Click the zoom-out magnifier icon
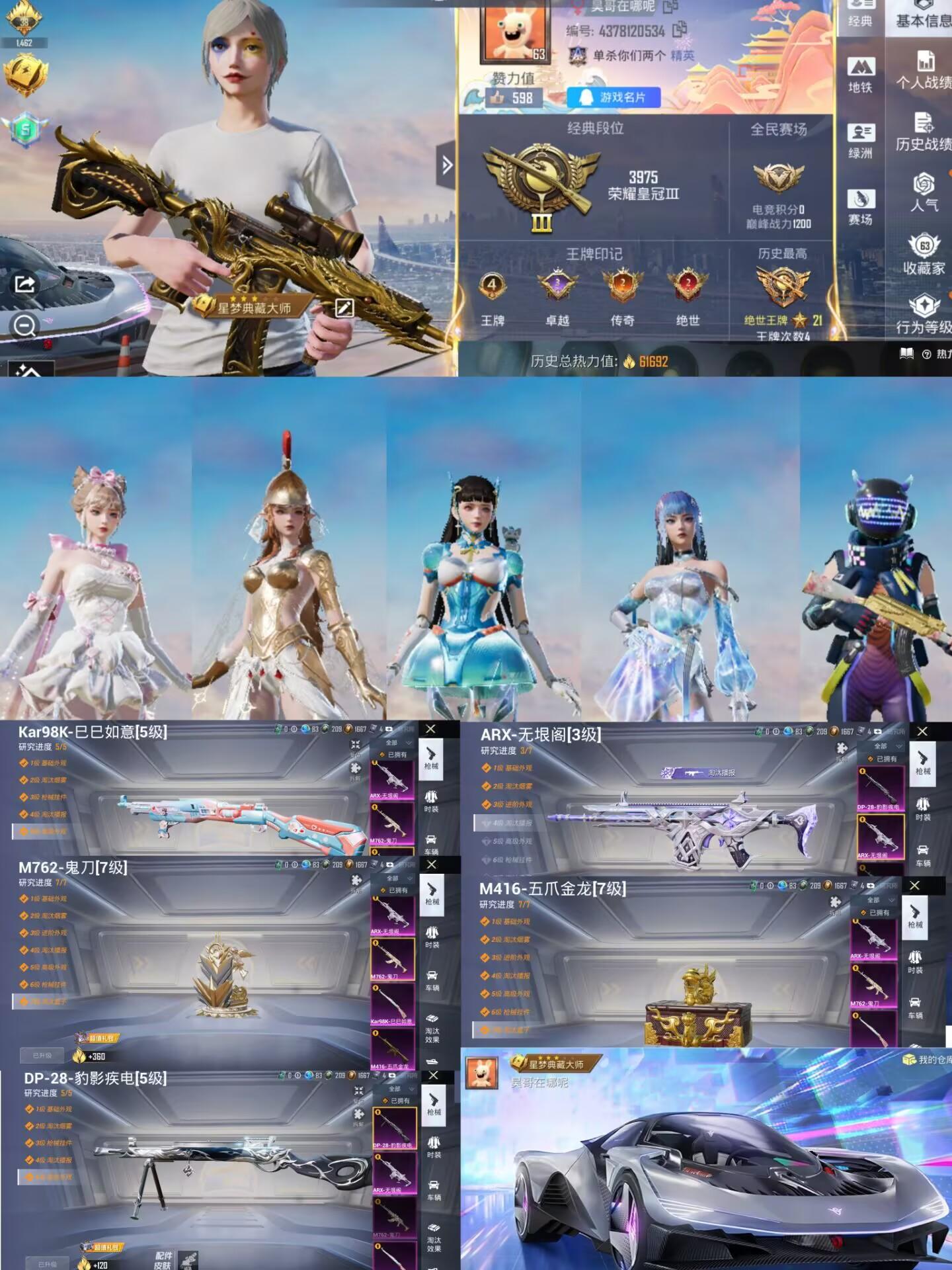 25,325
